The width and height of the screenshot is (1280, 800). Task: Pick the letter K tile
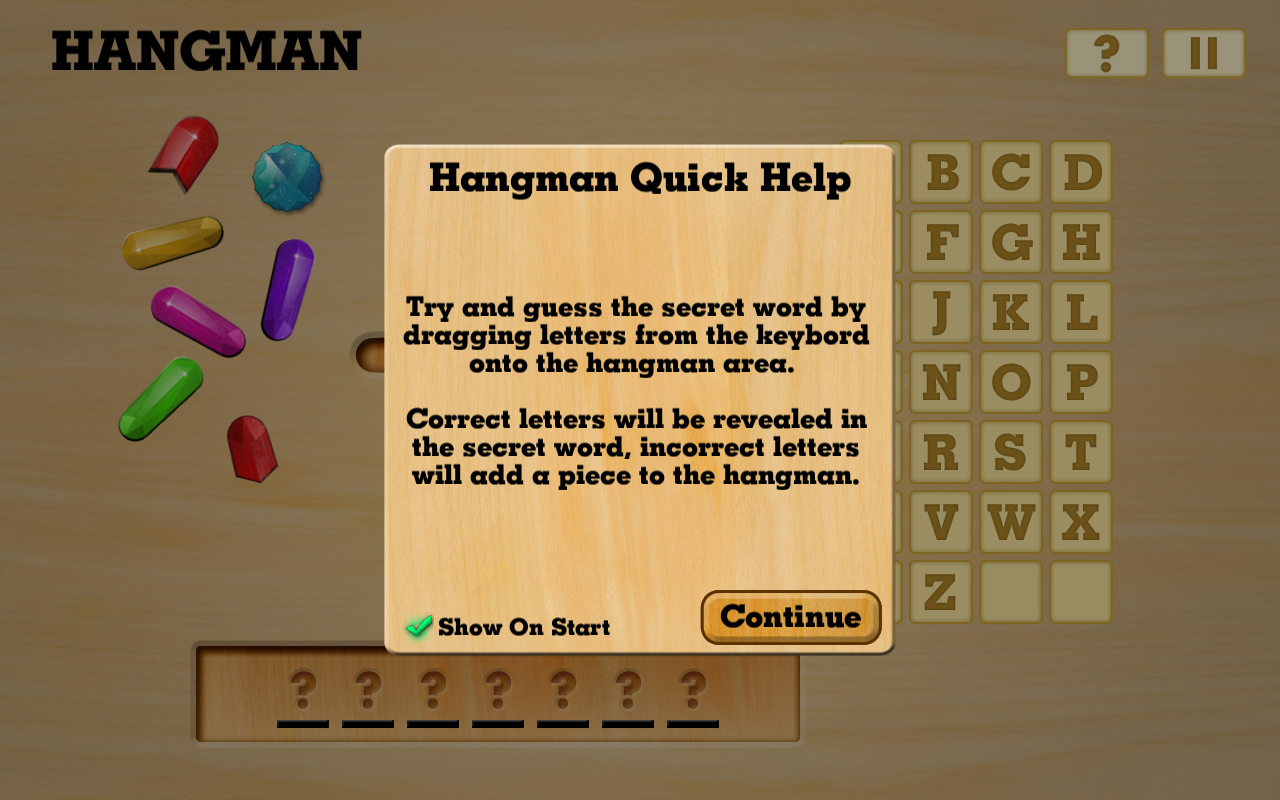1010,312
